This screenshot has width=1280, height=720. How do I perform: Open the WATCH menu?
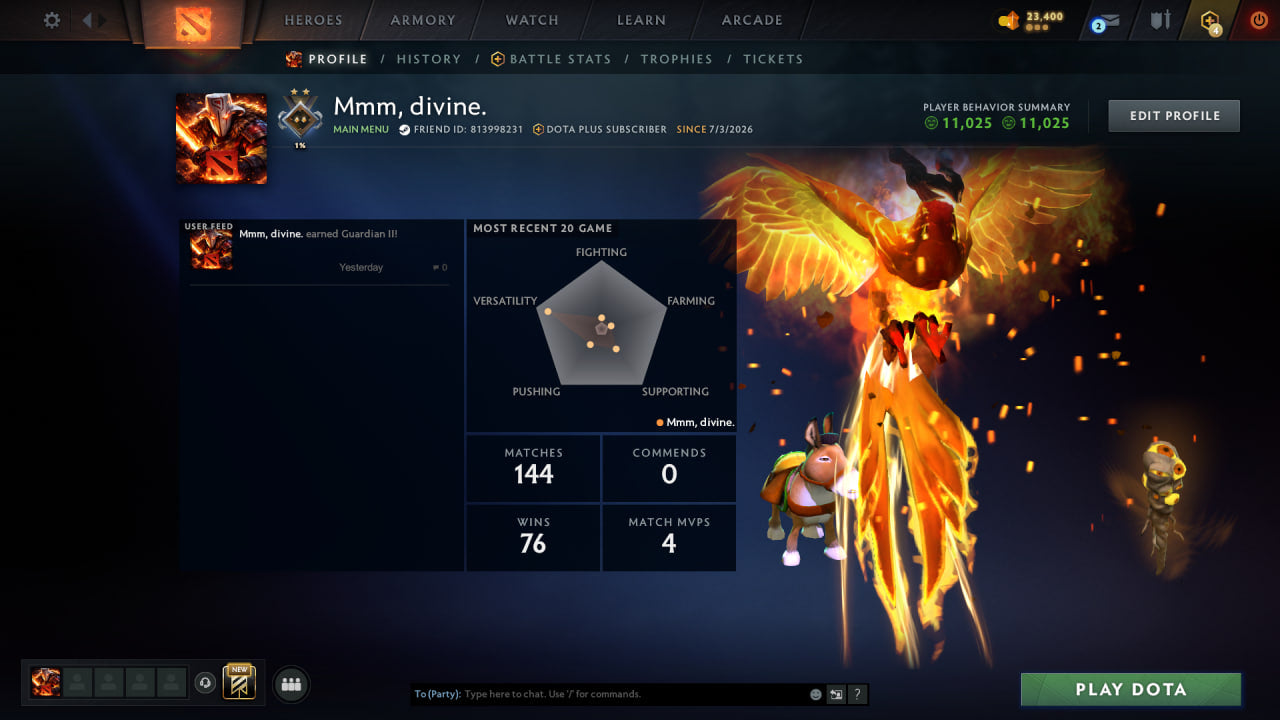[x=531, y=20]
